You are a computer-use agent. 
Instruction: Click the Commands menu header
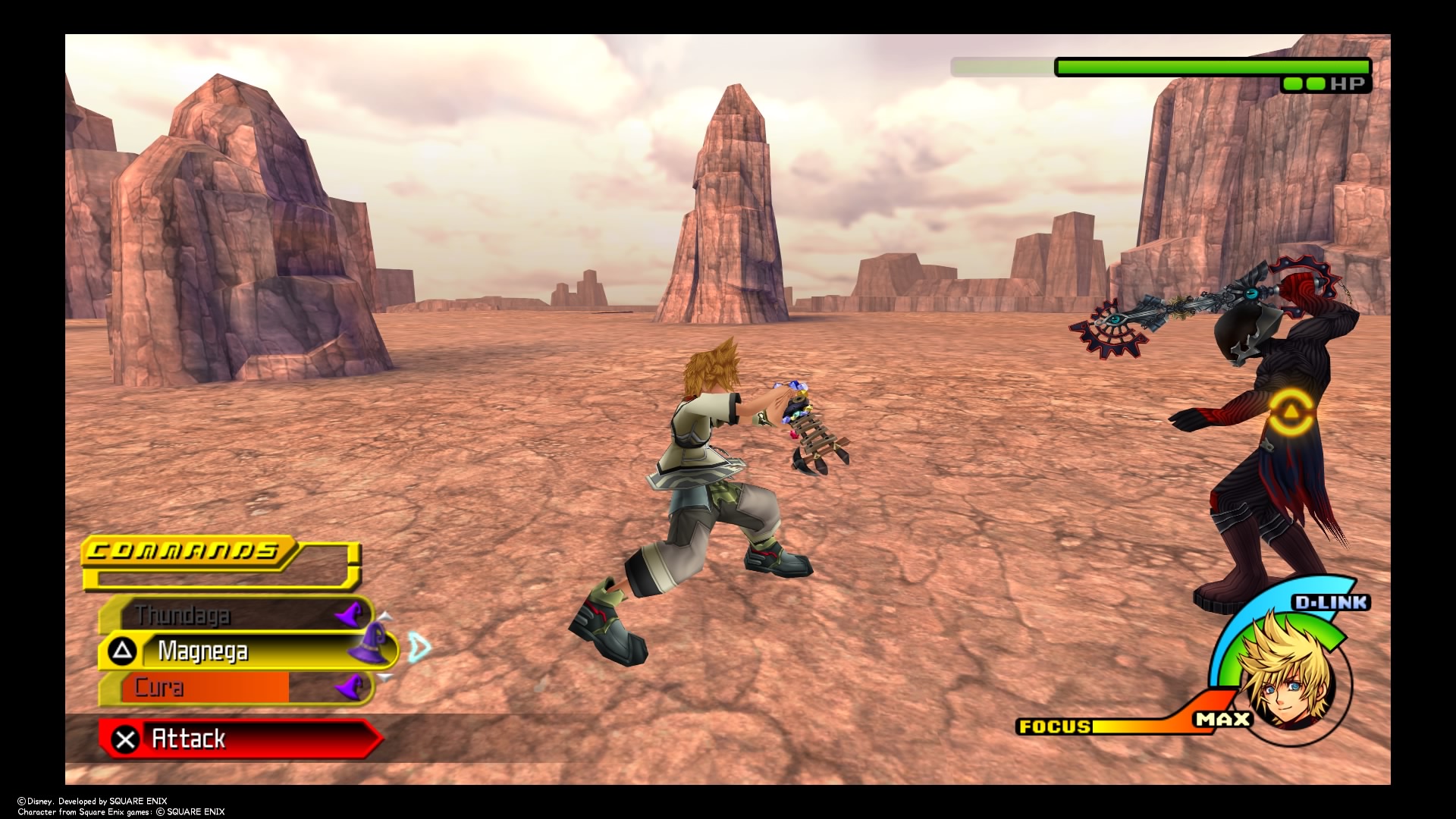pyautogui.click(x=184, y=551)
